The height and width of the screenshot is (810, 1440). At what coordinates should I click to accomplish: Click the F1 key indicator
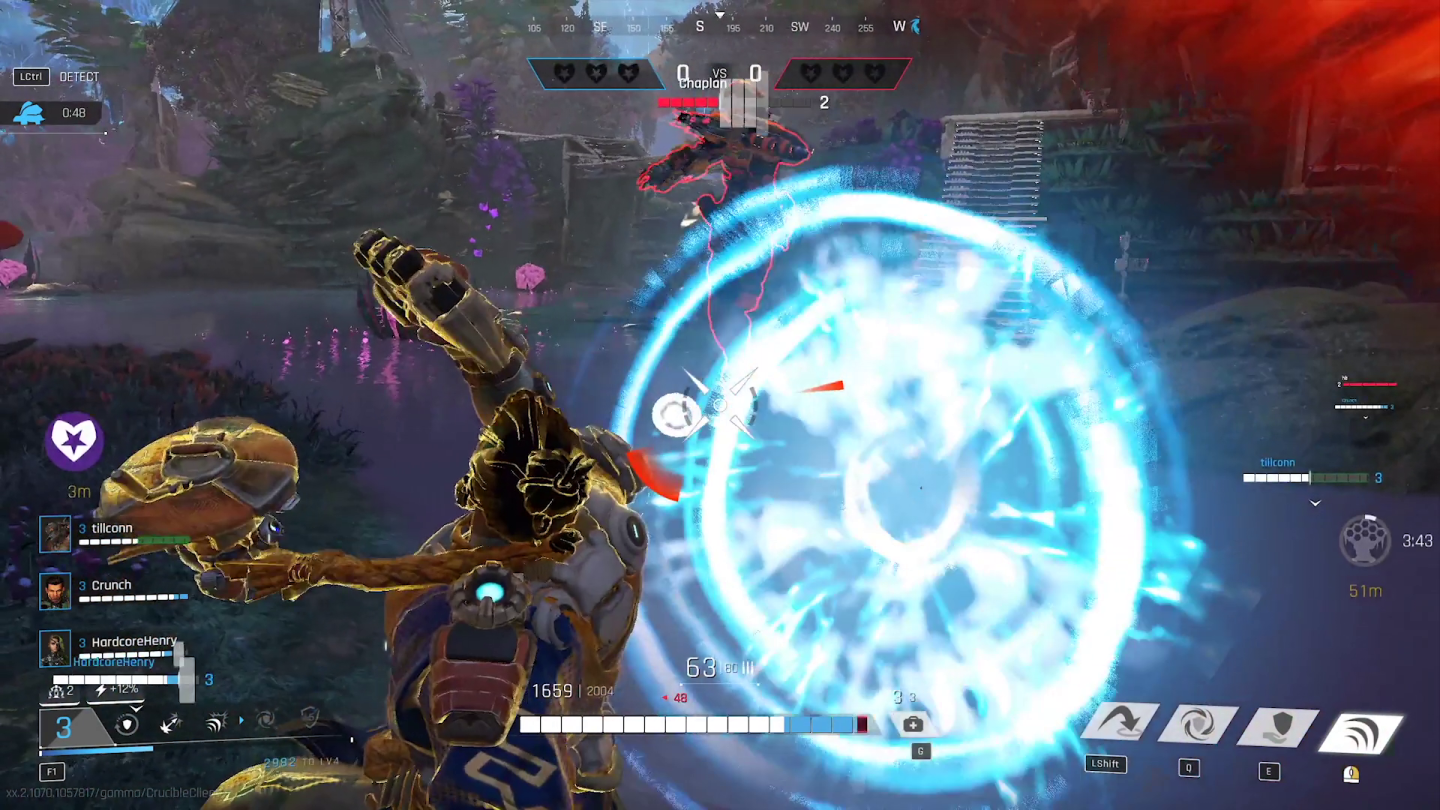pos(50,771)
